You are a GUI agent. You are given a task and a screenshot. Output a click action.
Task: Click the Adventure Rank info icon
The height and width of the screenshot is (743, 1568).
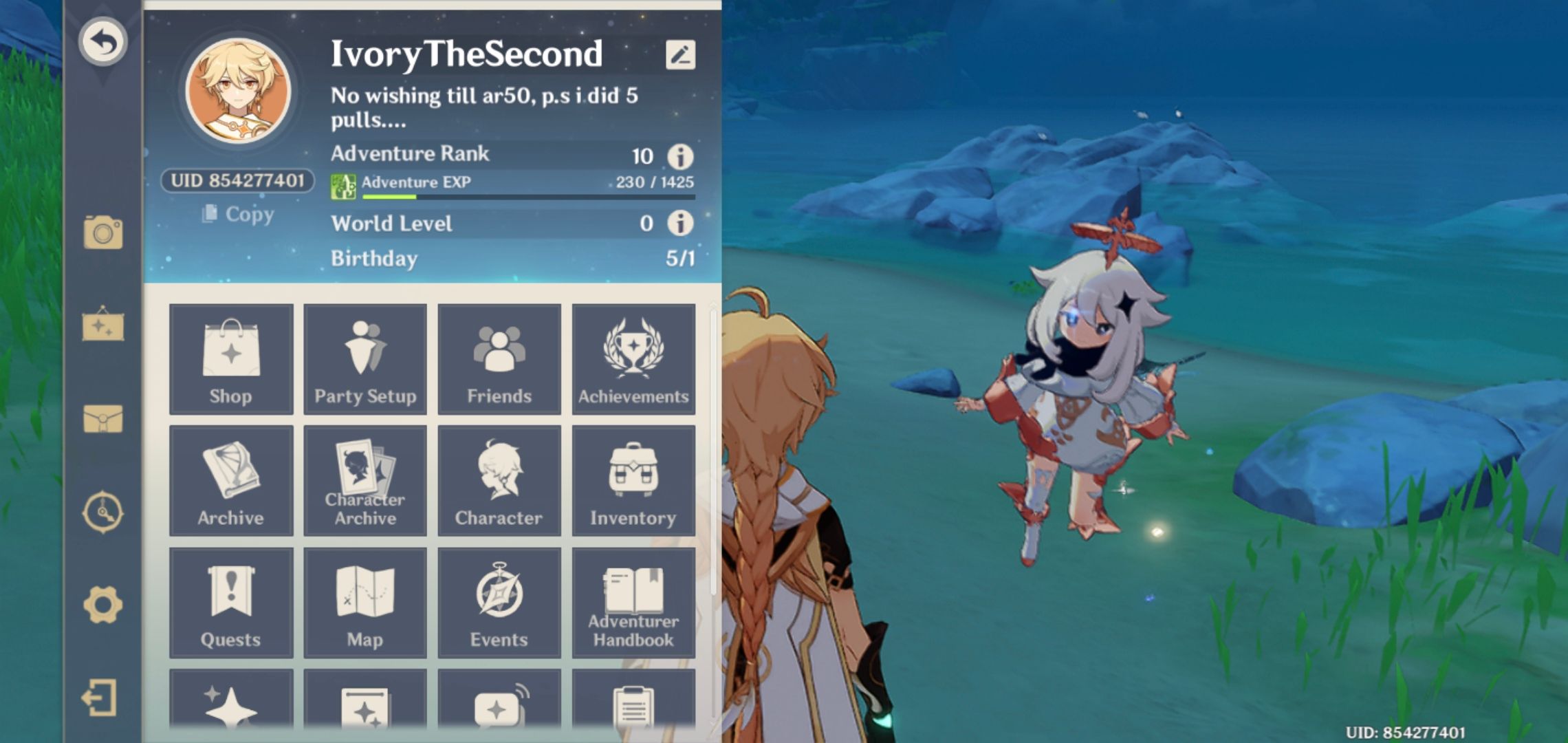click(x=679, y=155)
